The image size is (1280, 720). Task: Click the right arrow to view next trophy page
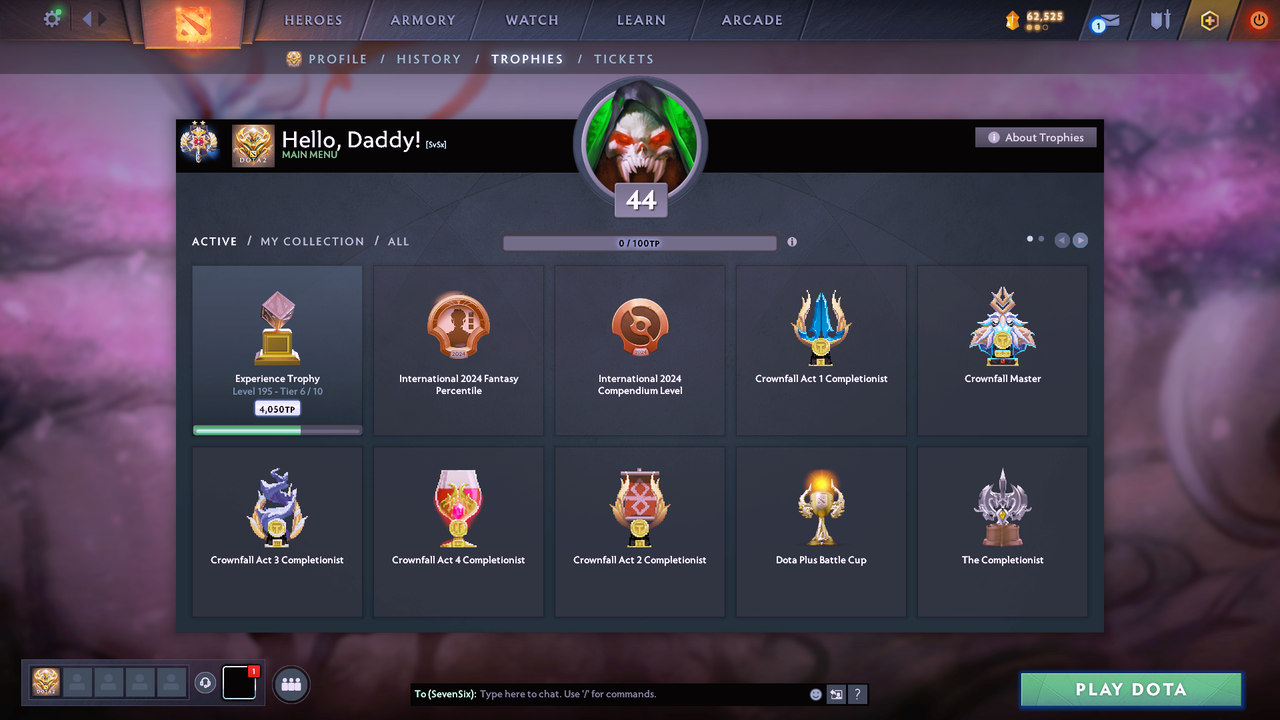coord(1081,240)
